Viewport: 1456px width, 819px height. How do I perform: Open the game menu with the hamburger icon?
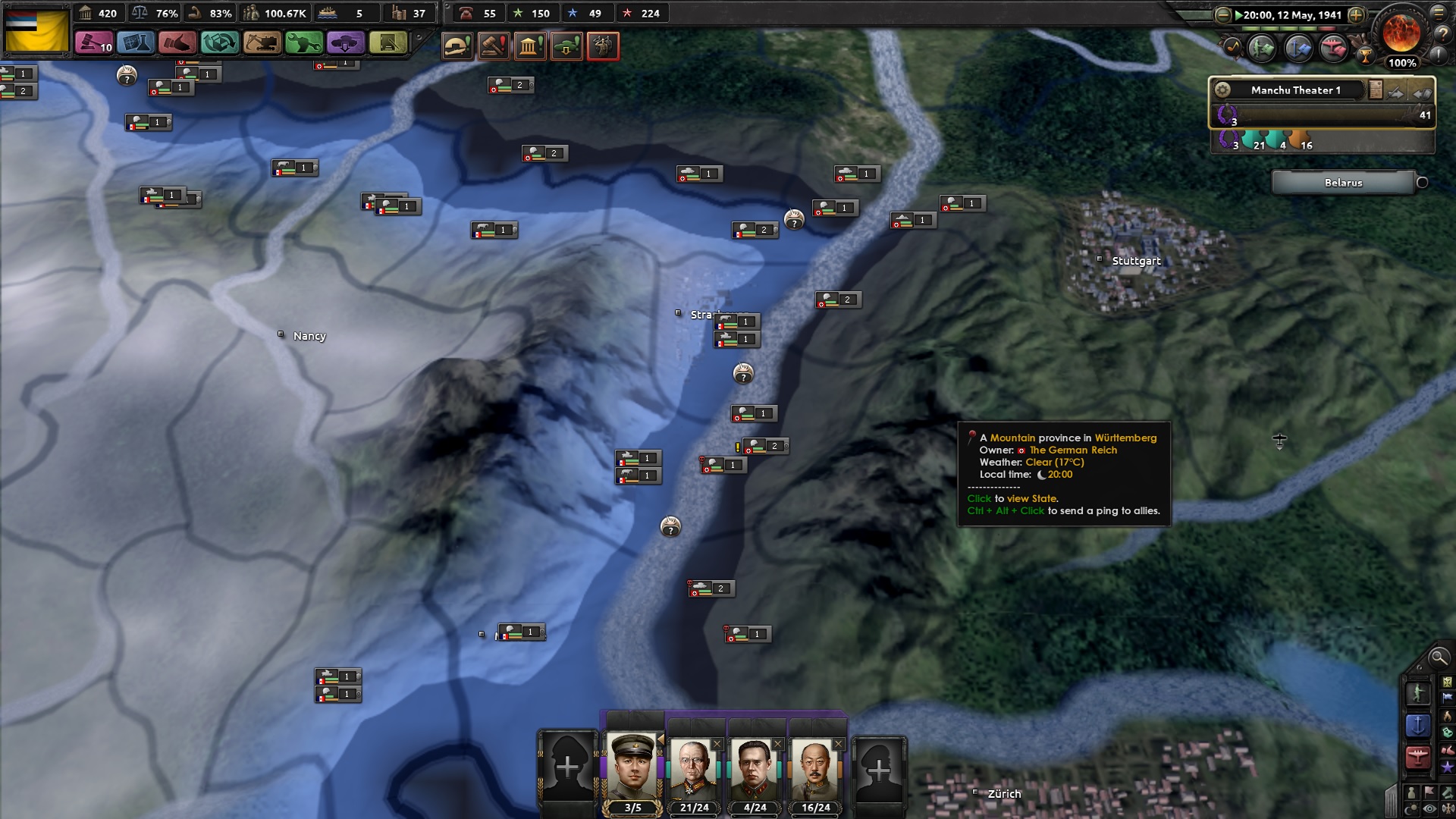pyautogui.click(x=1439, y=14)
